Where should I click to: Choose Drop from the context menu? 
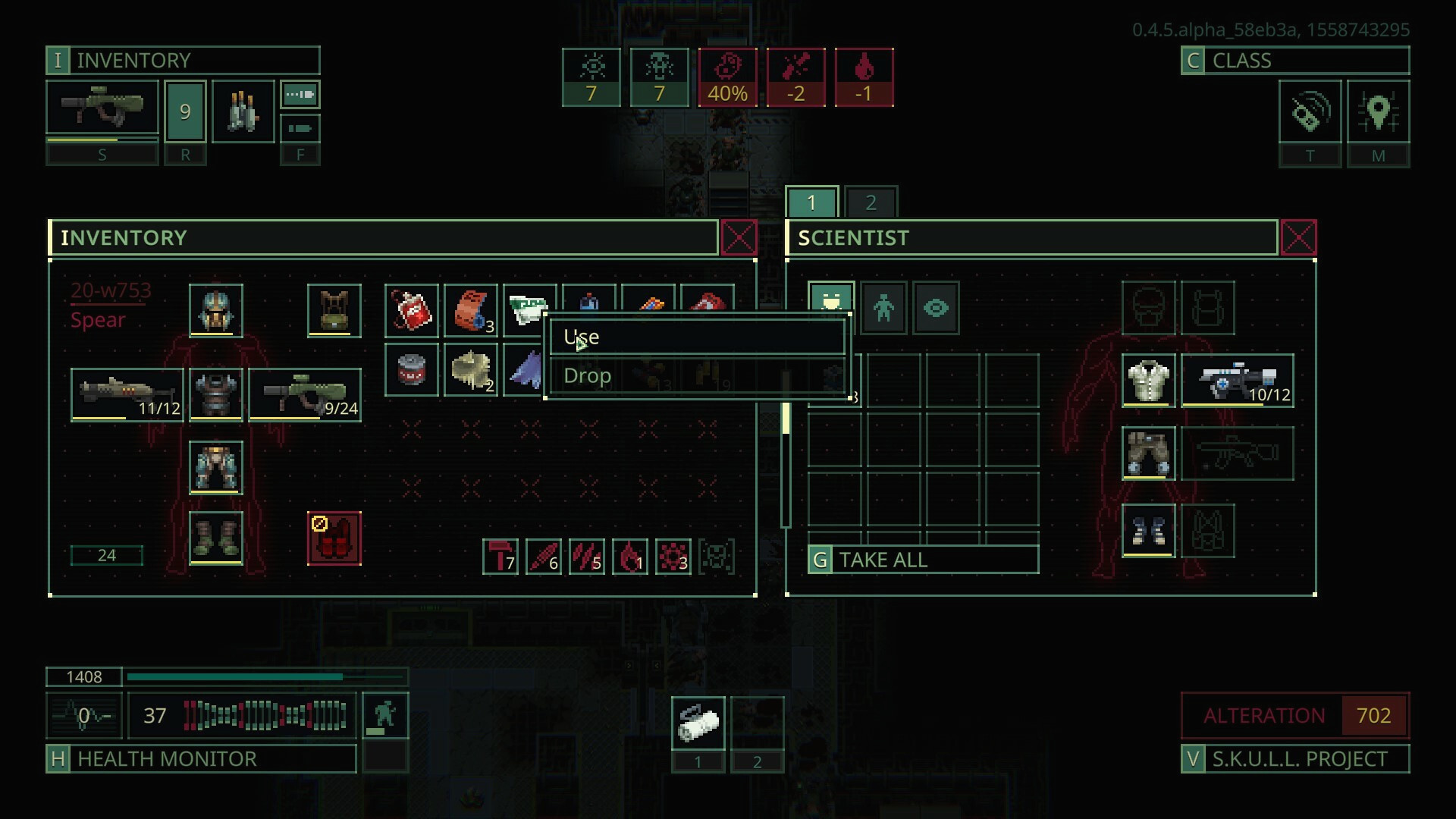(695, 376)
